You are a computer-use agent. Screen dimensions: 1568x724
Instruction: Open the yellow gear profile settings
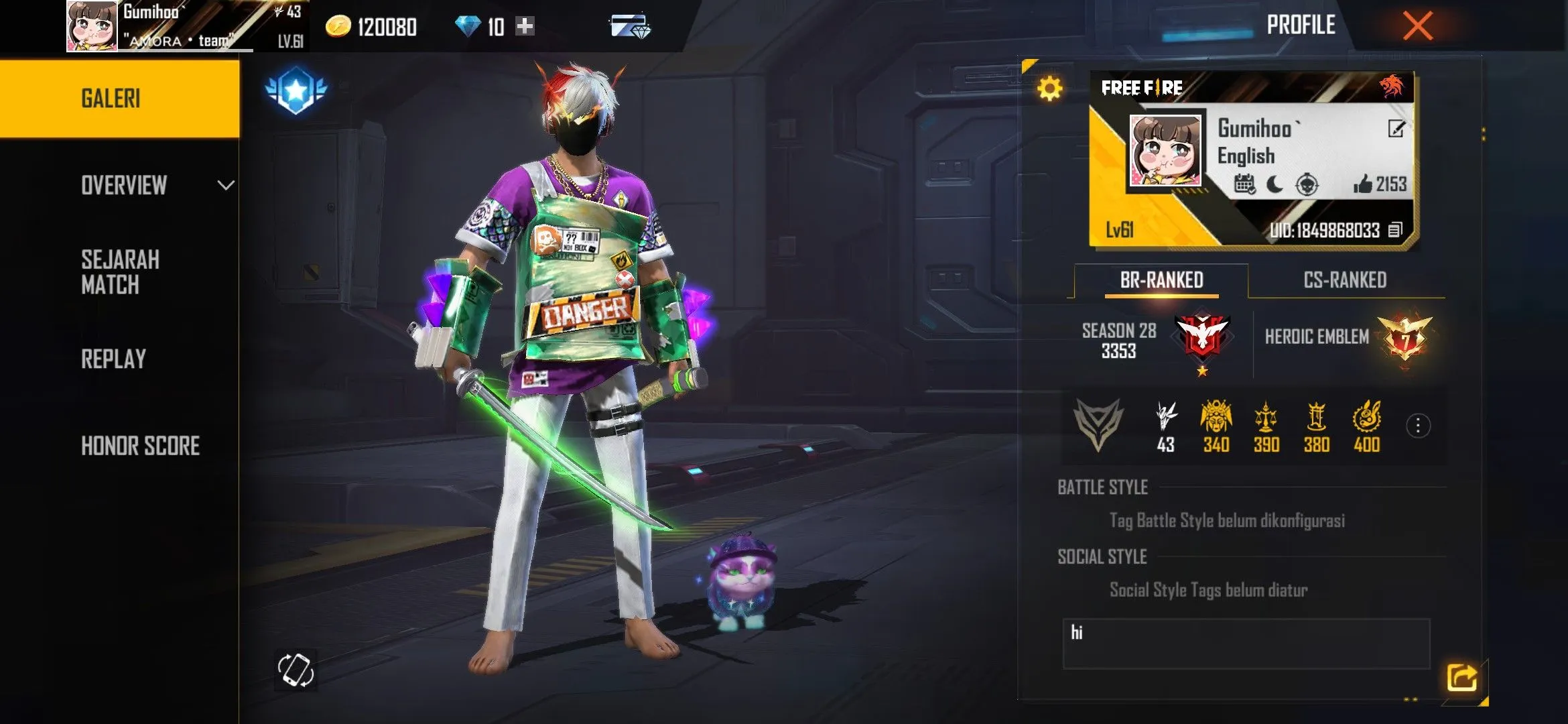(1049, 88)
